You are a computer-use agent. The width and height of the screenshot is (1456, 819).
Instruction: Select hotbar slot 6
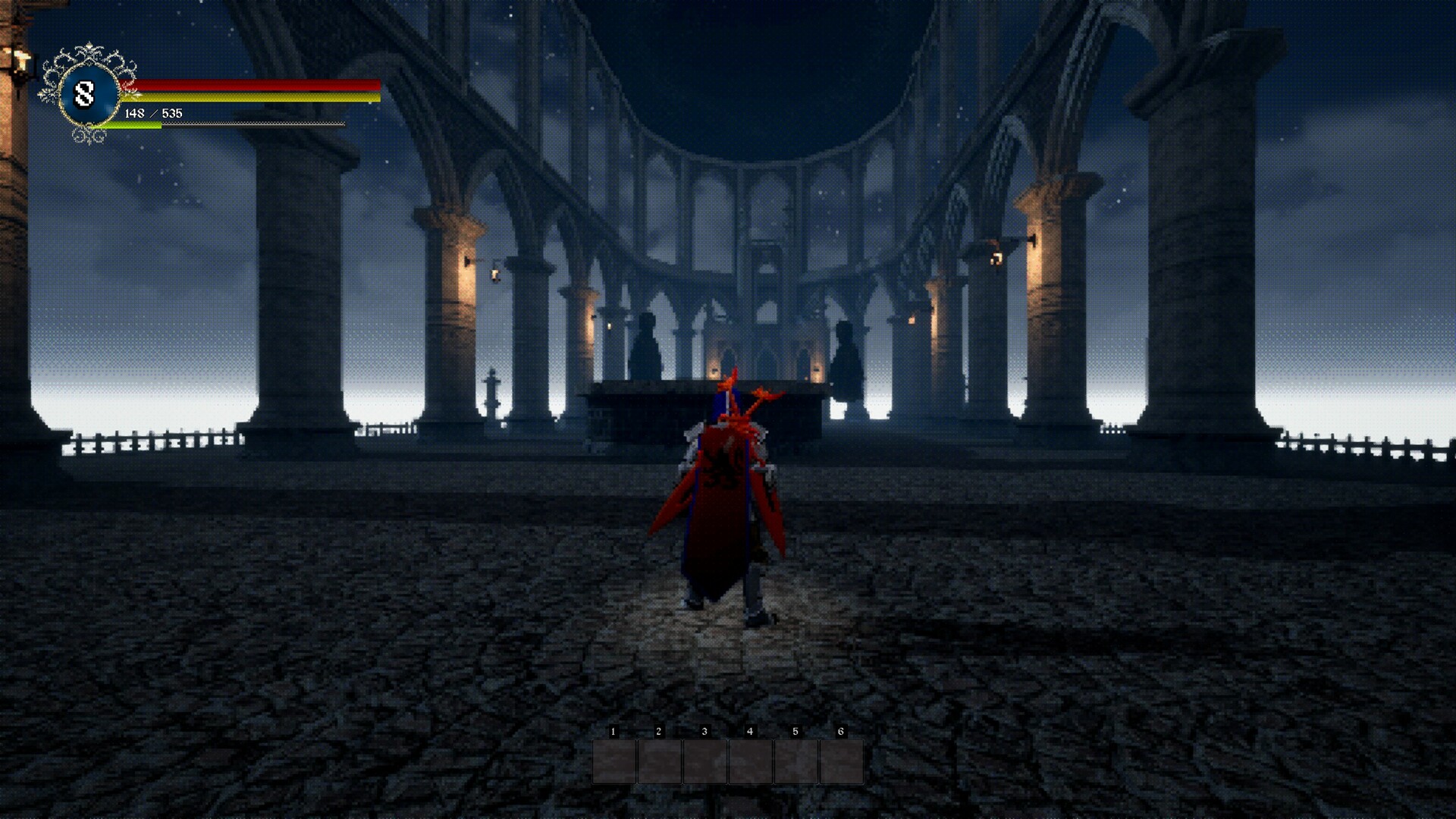click(839, 761)
